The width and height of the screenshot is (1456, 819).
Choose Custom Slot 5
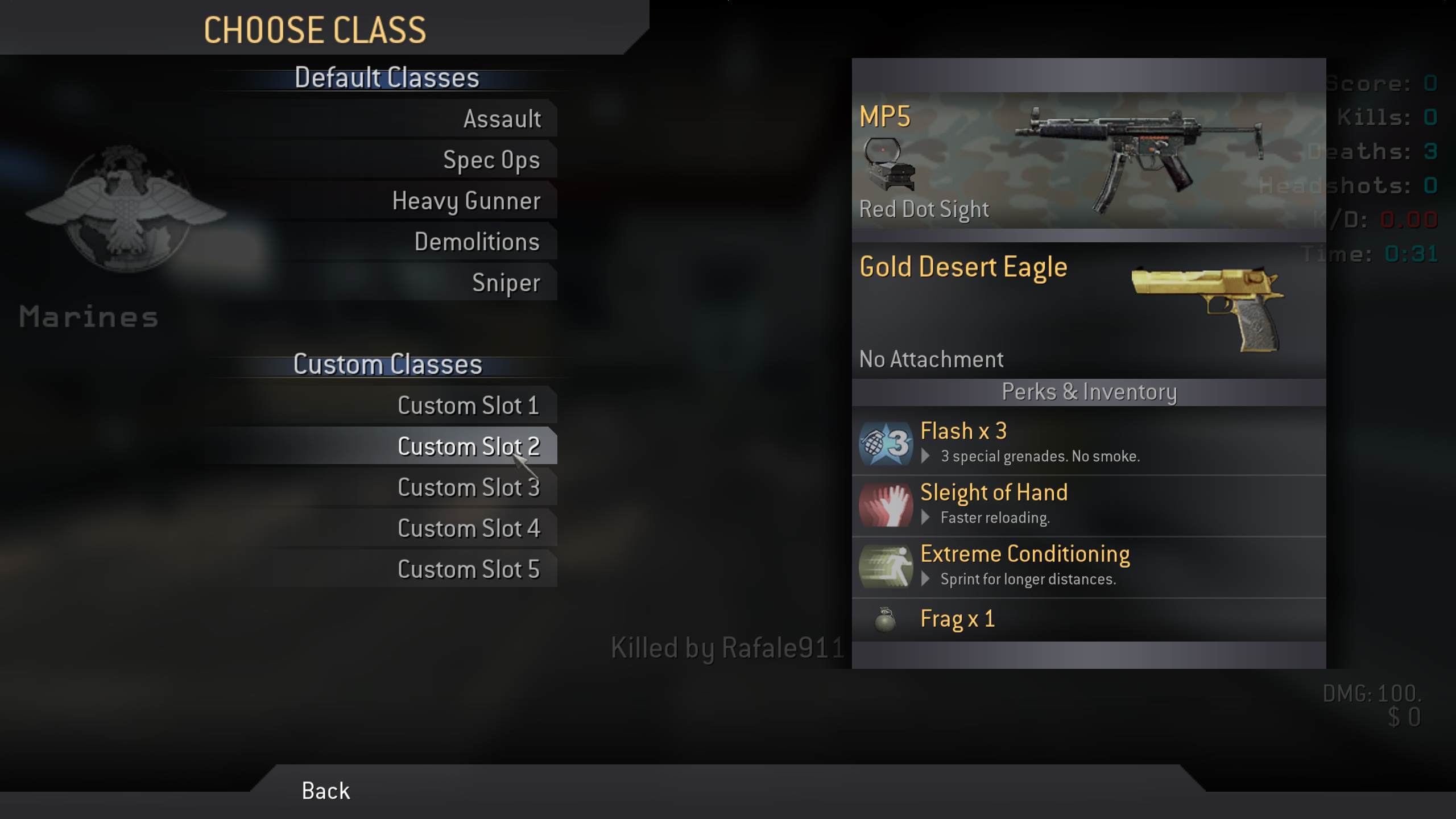(x=468, y=569)
